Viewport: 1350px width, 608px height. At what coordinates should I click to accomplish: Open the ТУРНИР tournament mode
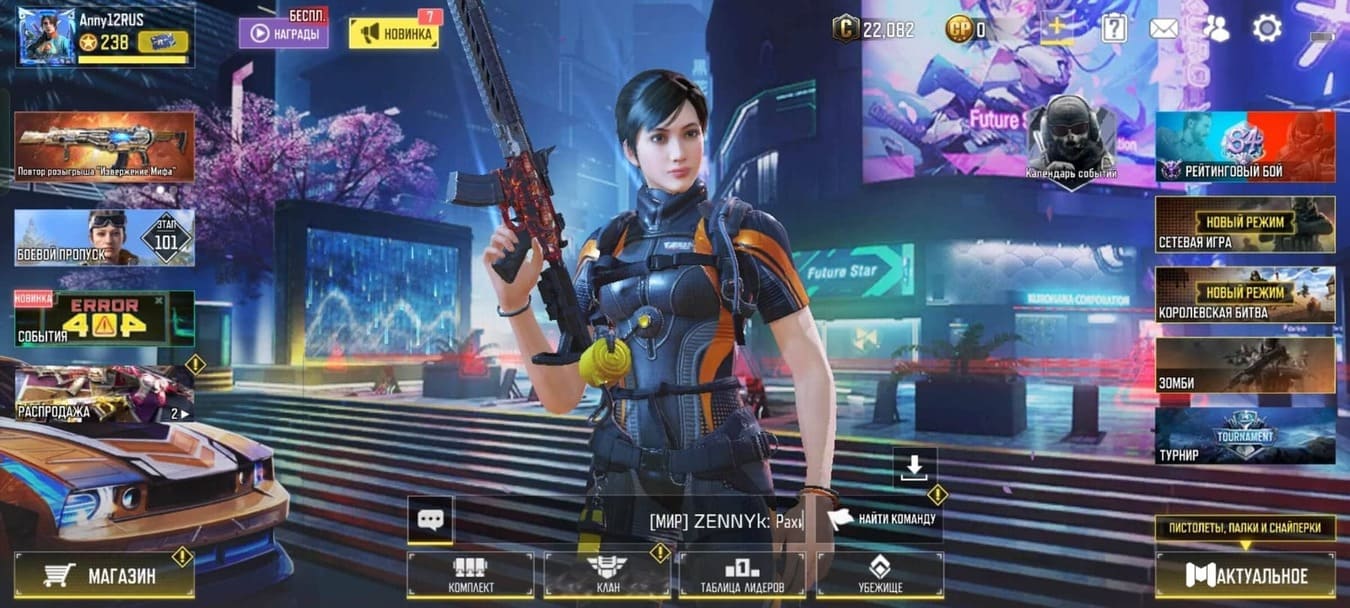click(1245, 435)
